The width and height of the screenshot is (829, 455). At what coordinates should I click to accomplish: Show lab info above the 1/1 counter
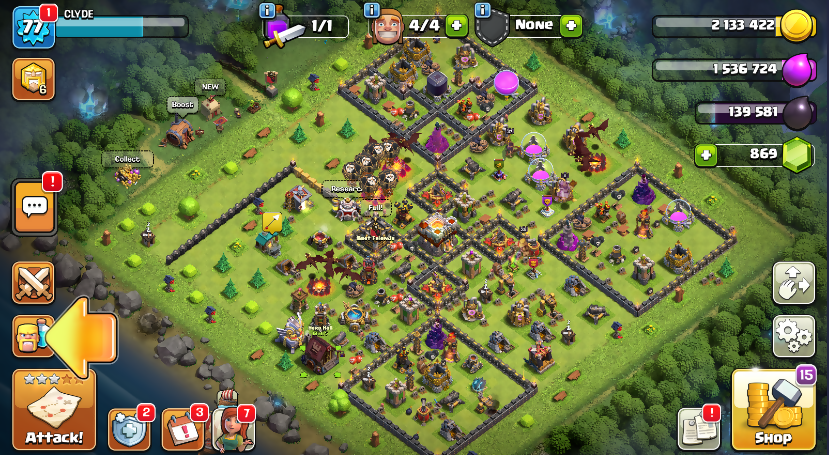(267, 10)
